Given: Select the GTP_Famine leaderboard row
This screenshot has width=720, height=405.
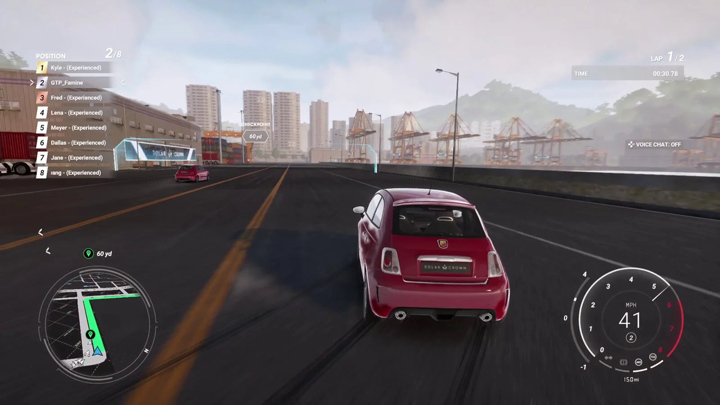Looking at the screenshot, I should pos(76,83).
